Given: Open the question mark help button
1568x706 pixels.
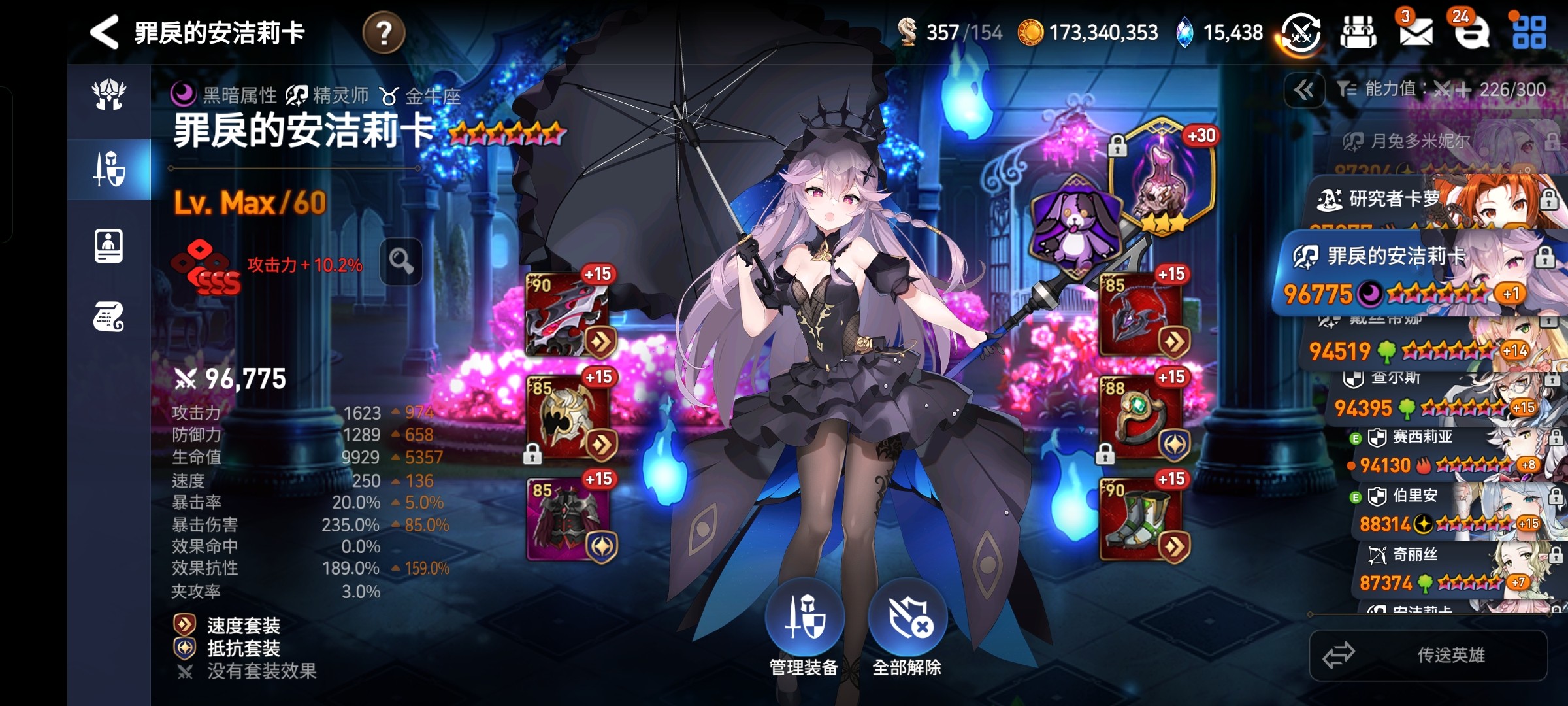Looking at the screenshot, I should click(384, 32).
